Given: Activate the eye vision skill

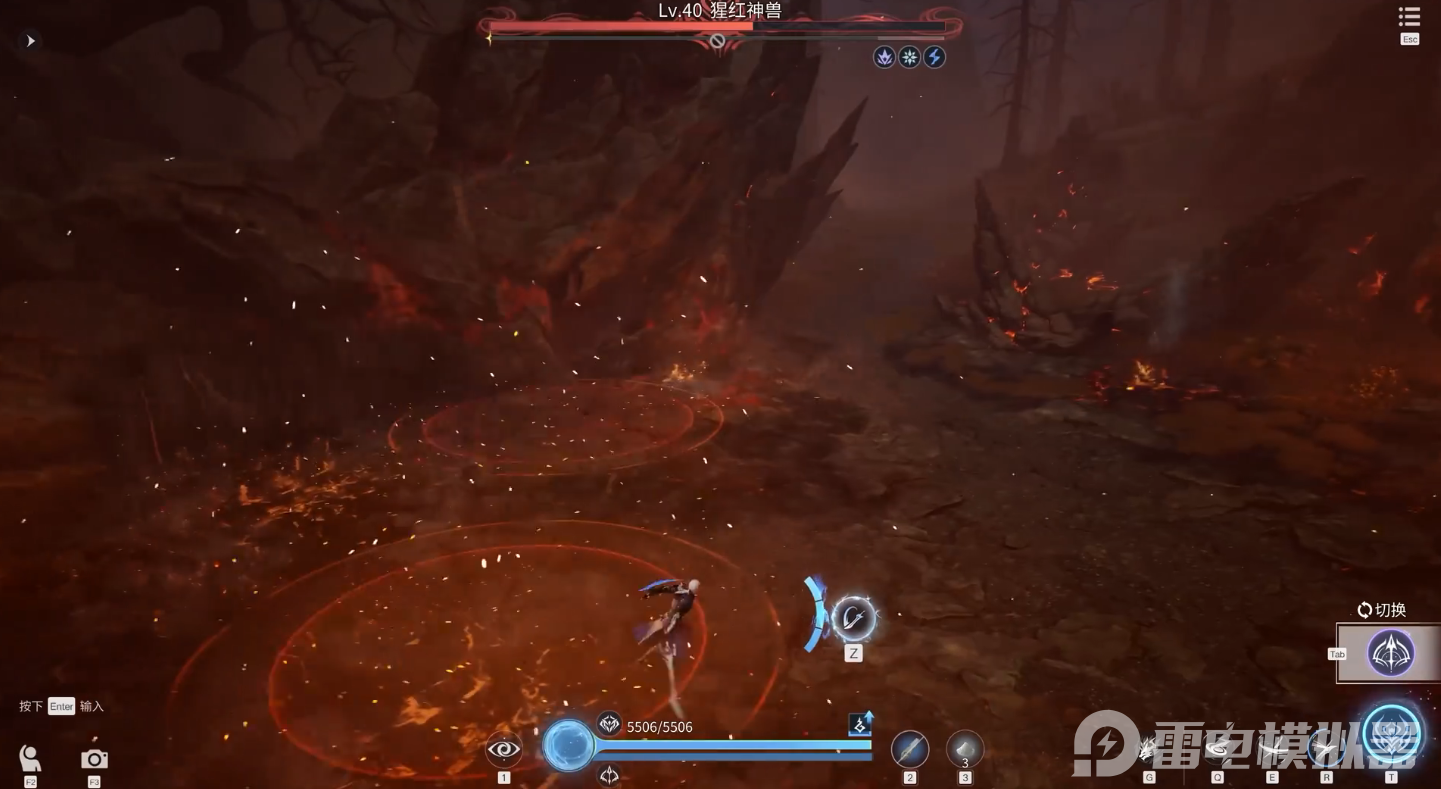Looking at the screenshot, I should 504,748.
